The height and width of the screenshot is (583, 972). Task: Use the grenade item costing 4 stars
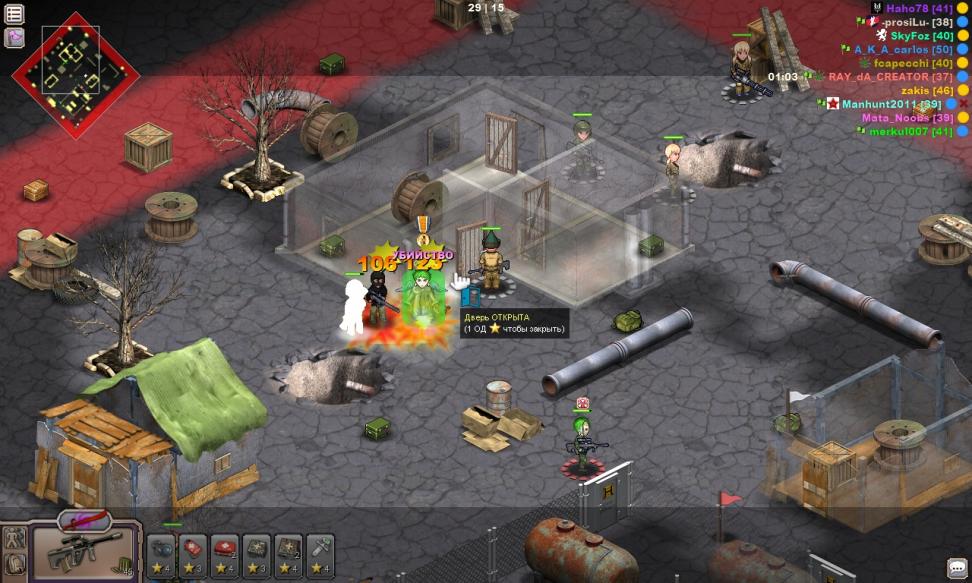[x=161, y=555]
